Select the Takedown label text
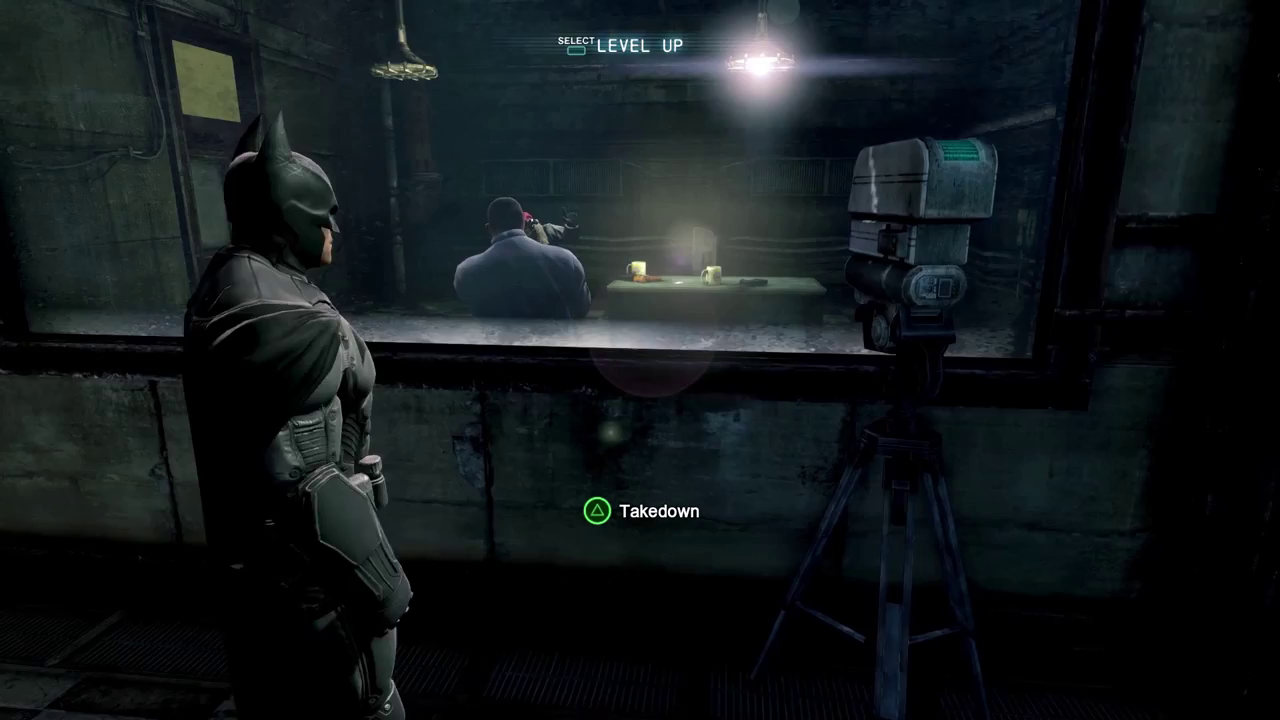This screenshot has height=720, width=1280. (x=658, y=511)
